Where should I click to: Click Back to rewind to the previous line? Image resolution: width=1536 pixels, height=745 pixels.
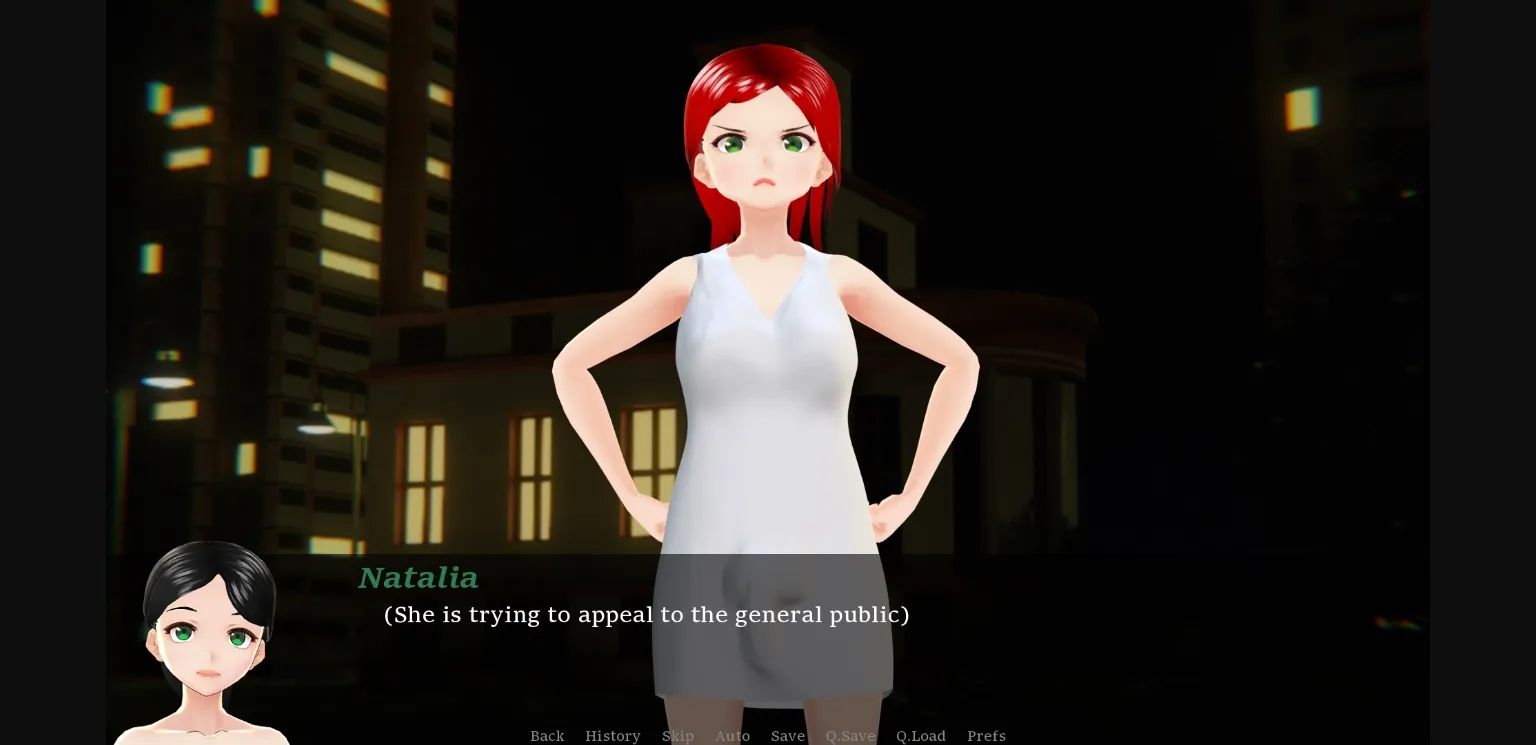click(547, 736)
